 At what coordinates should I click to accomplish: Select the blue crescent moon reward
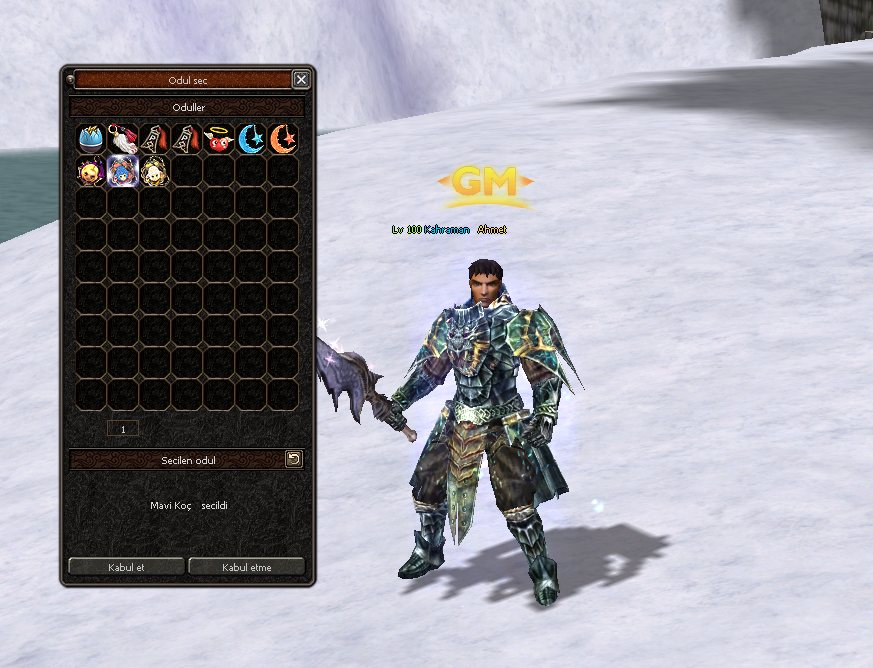pyautogui.click(x=251, y=138)
